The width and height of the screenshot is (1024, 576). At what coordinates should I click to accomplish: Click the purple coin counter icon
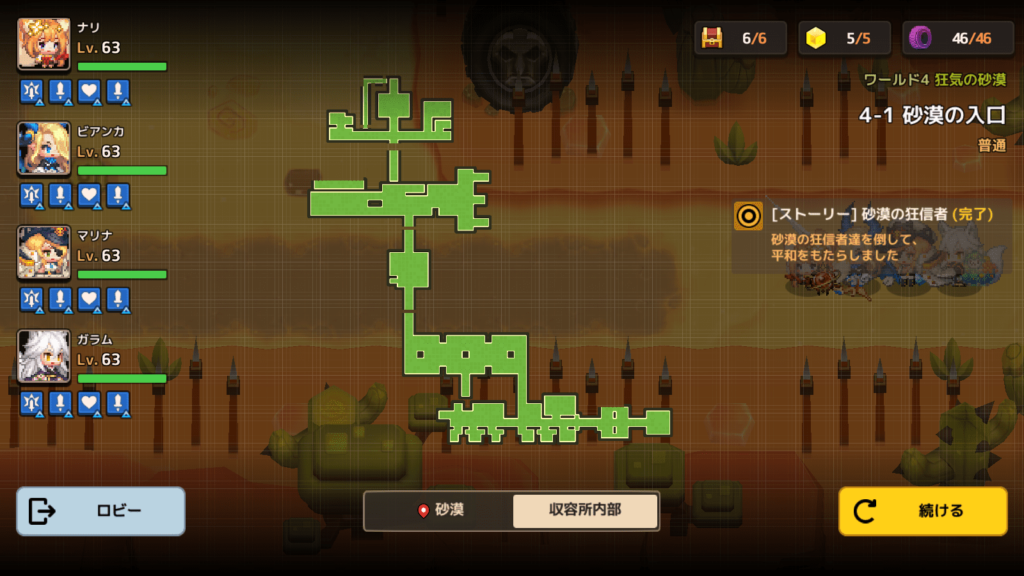point(920,38)
